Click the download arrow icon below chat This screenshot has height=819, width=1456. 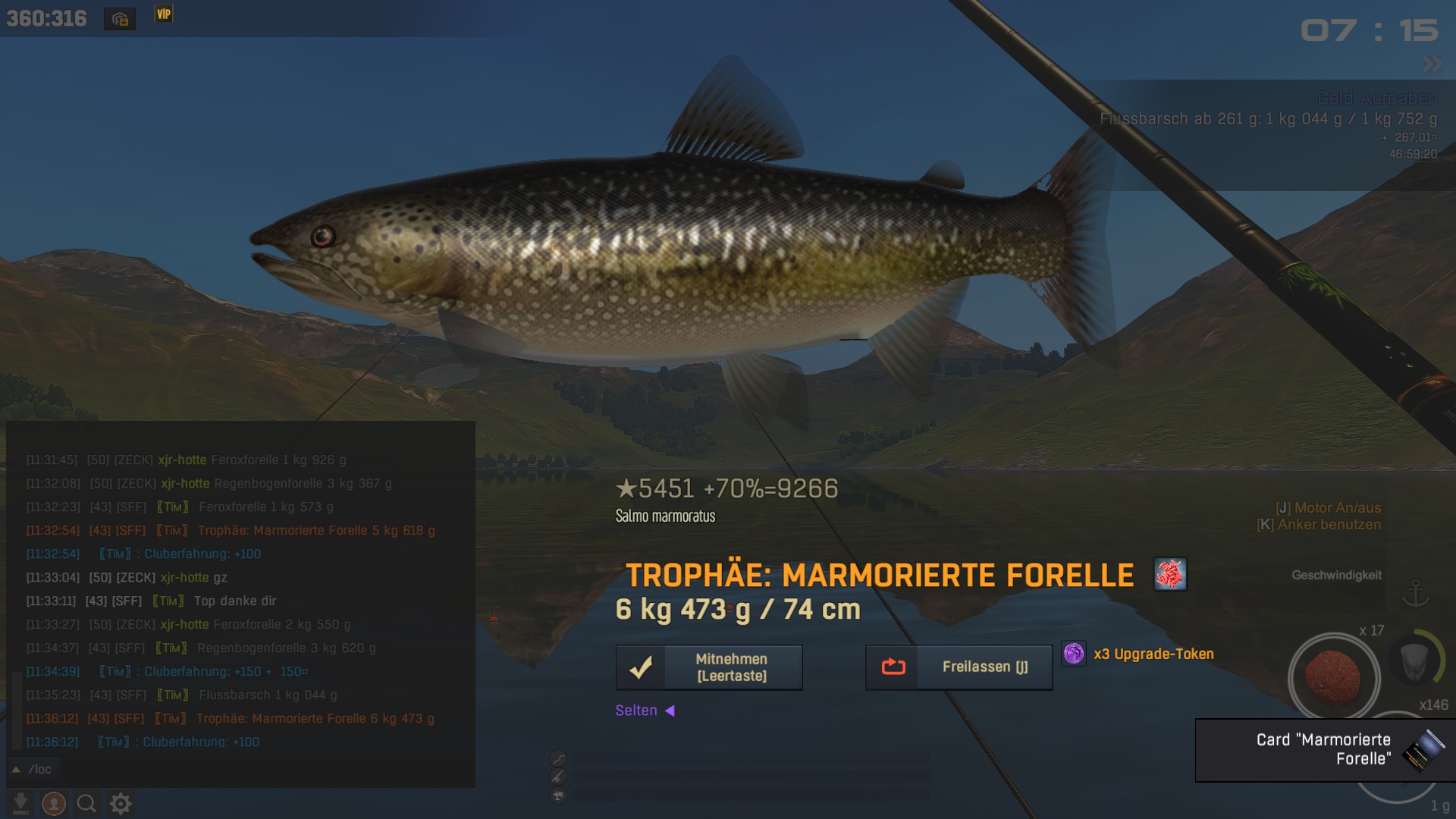(21, 803)
